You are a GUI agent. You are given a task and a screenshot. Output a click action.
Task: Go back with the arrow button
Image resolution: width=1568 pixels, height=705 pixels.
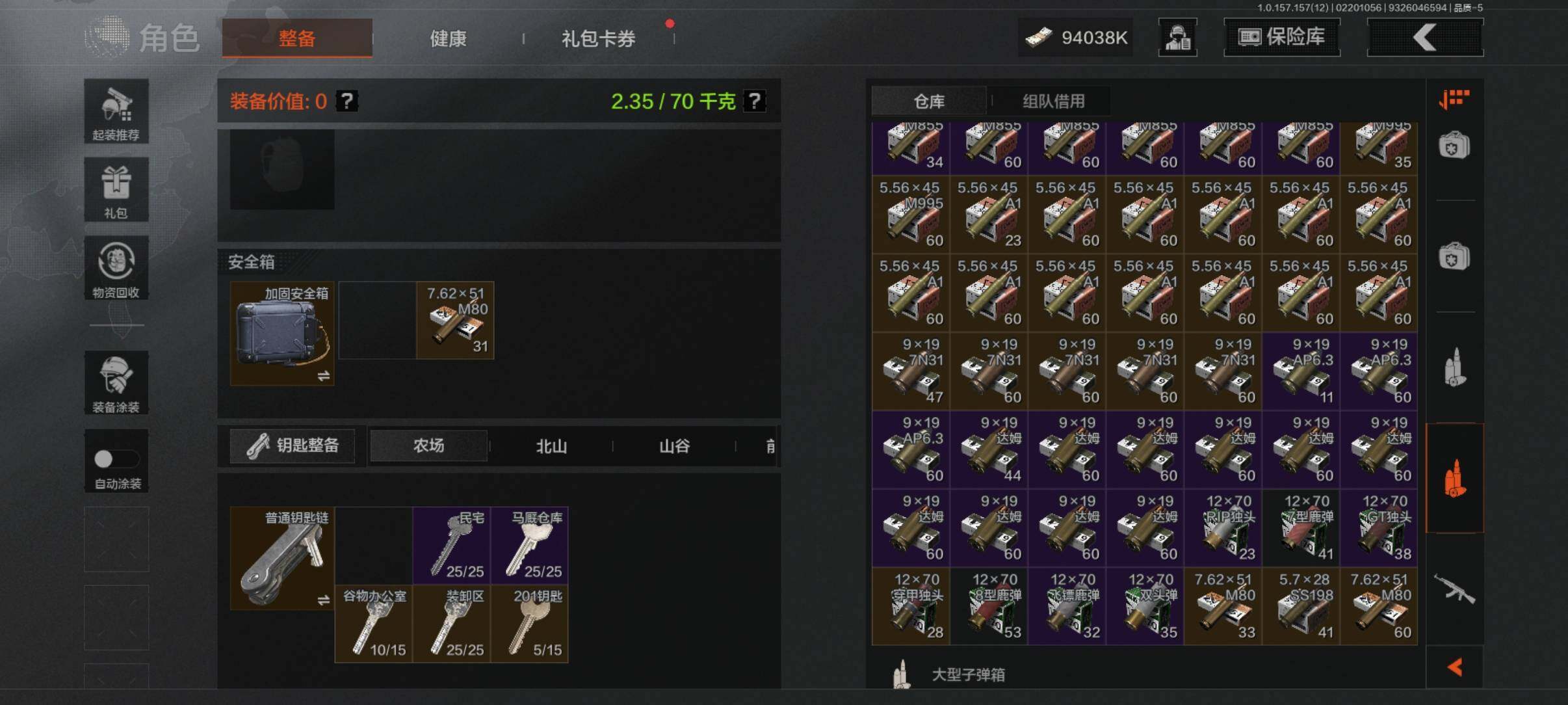pyautogui.click(x=1425, y=37)
